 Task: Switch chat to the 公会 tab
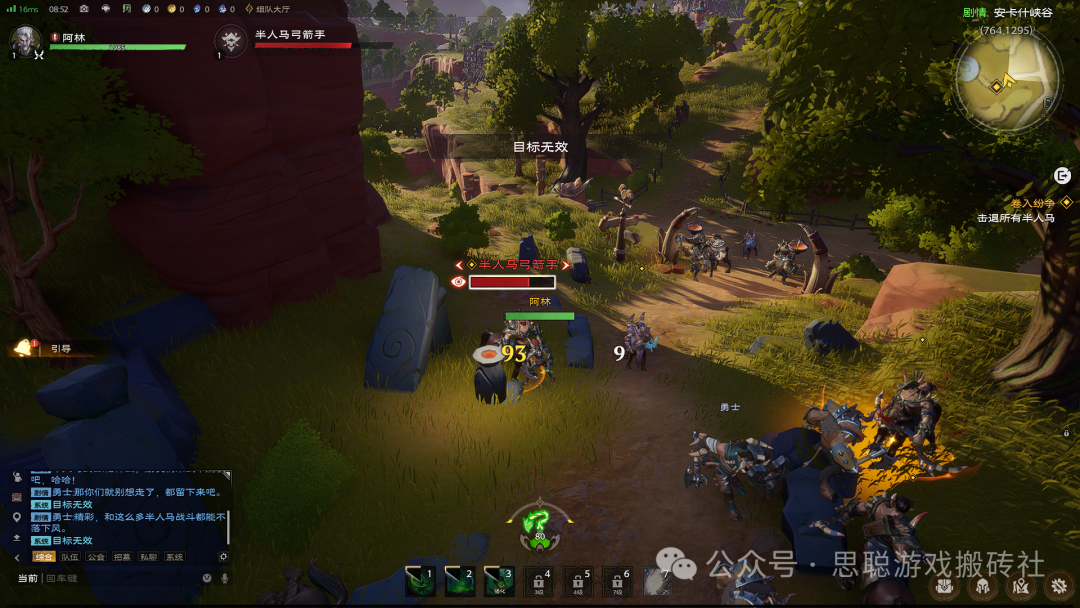(96, 557)
